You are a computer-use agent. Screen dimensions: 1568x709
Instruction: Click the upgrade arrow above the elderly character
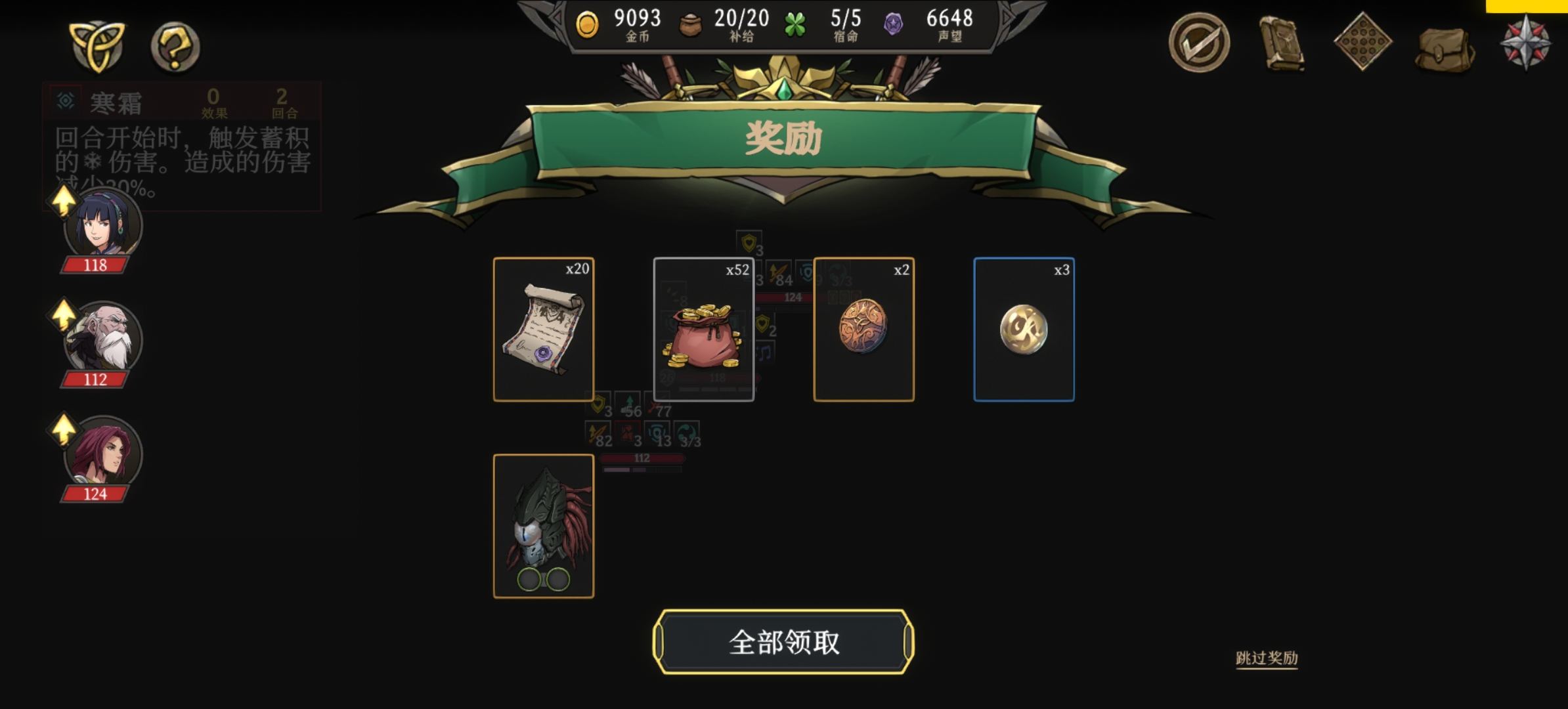[x=62, y=316]
